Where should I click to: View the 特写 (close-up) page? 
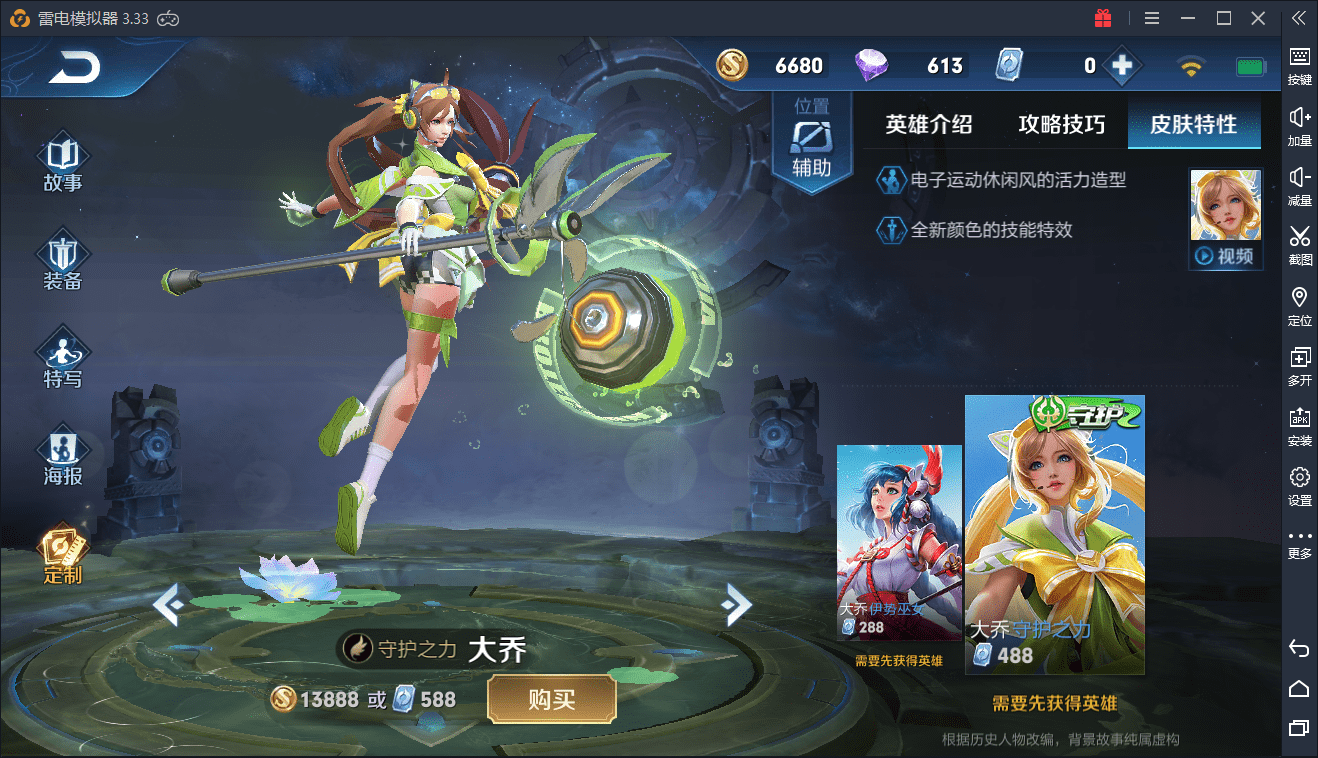62,356
